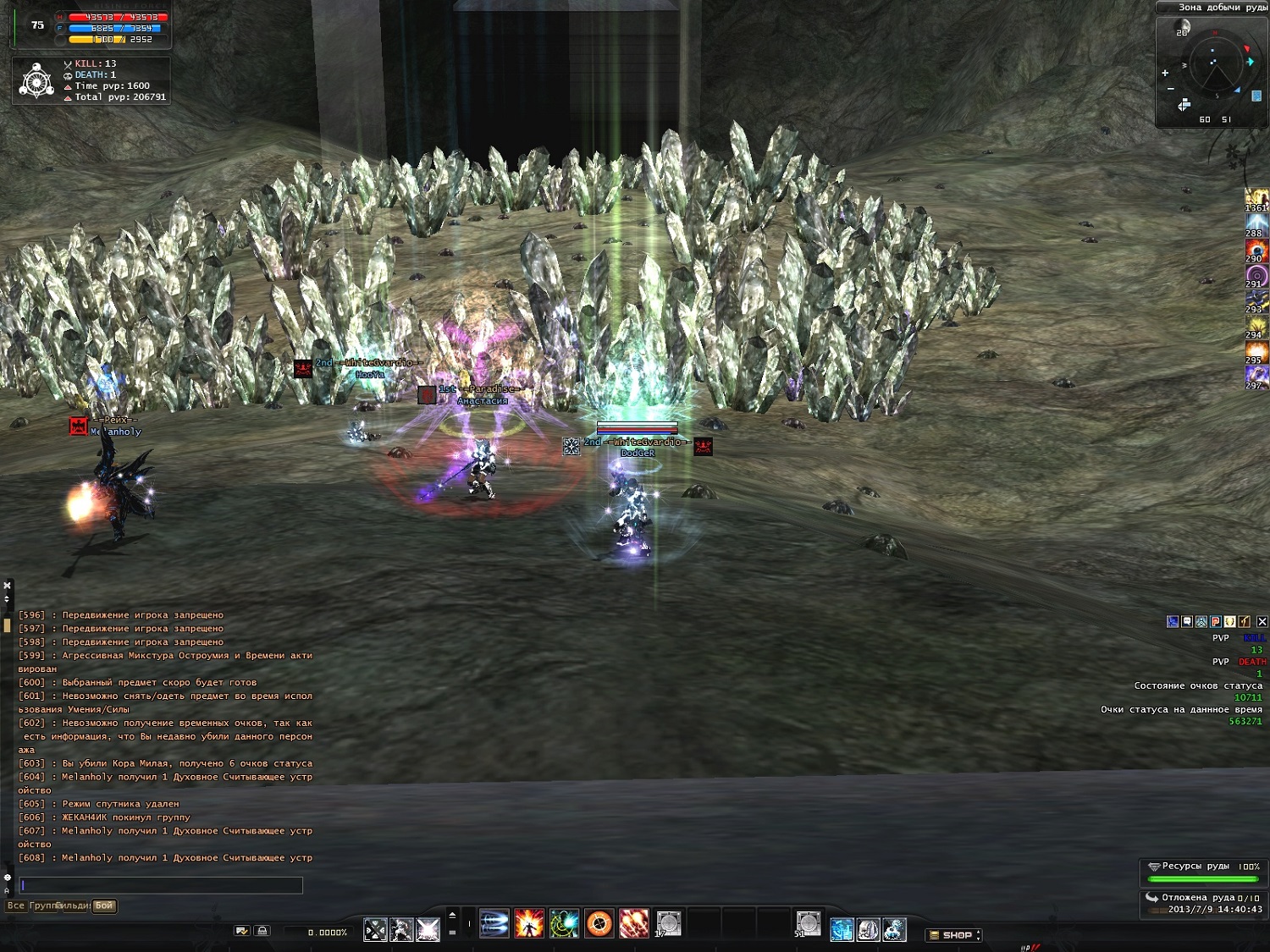Image resolution: width=1270 pixels, height=952 pixels.
Task: Zoom out the radar with minus button
Action: 1171,89
